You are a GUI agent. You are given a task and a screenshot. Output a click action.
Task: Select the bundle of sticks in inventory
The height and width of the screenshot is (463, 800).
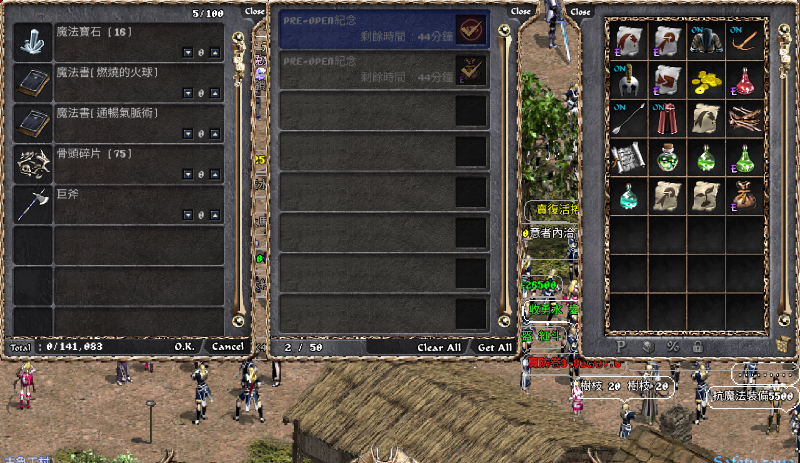point(745,119)
